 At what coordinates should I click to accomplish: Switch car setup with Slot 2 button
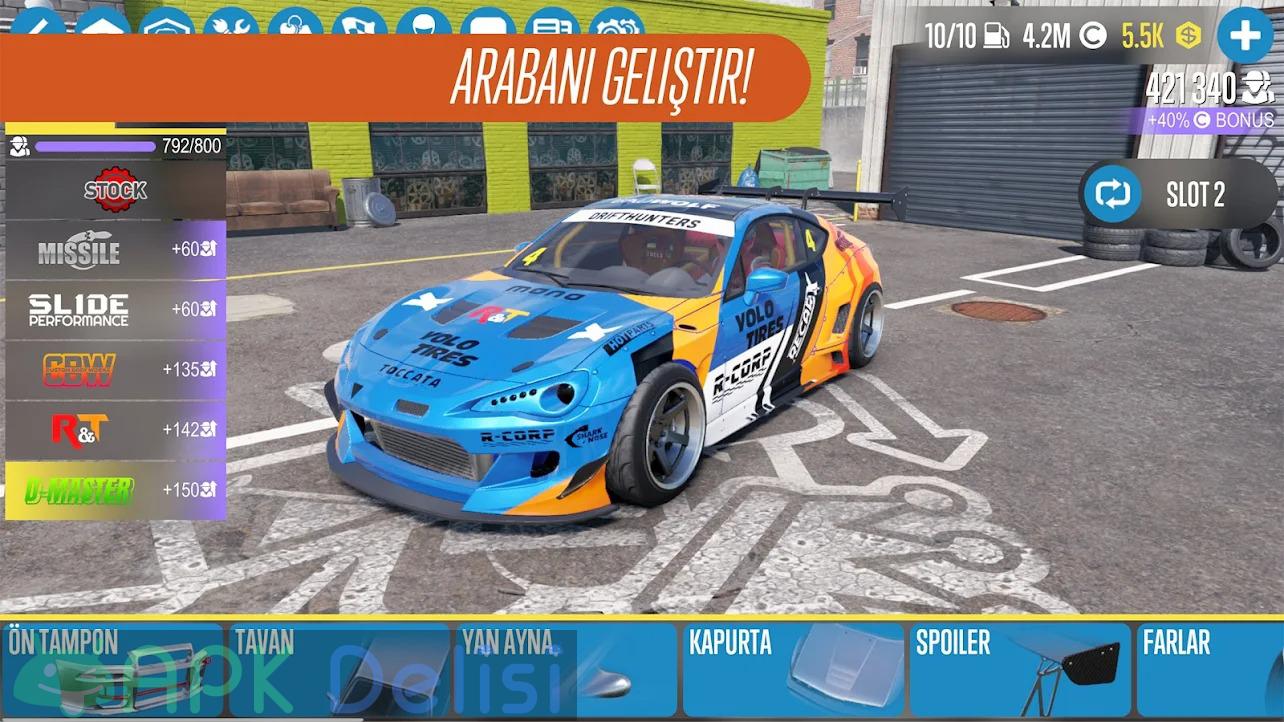[x=1178, y=195]
